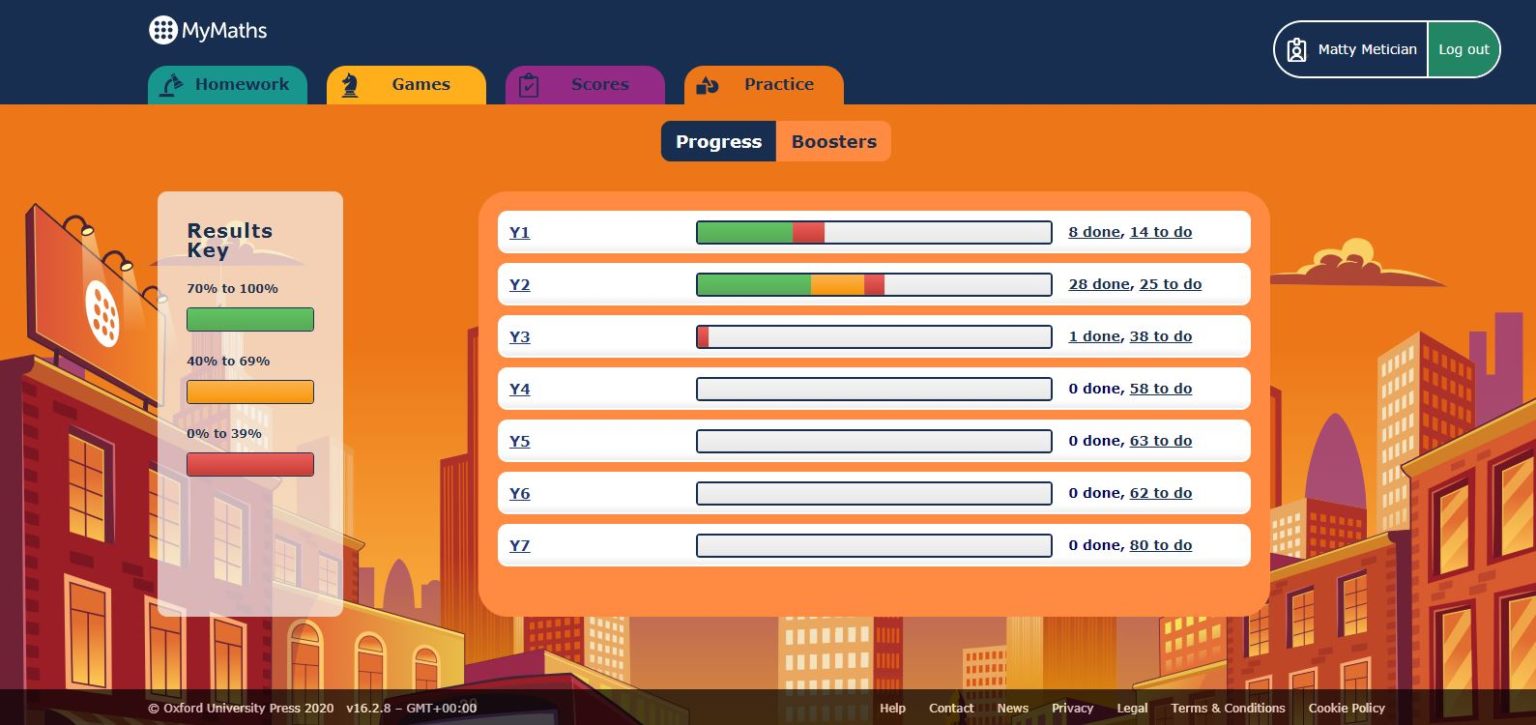This screenshot has width=1536, height=725.
Task: Select the Progress view
Action: [718, 141]
